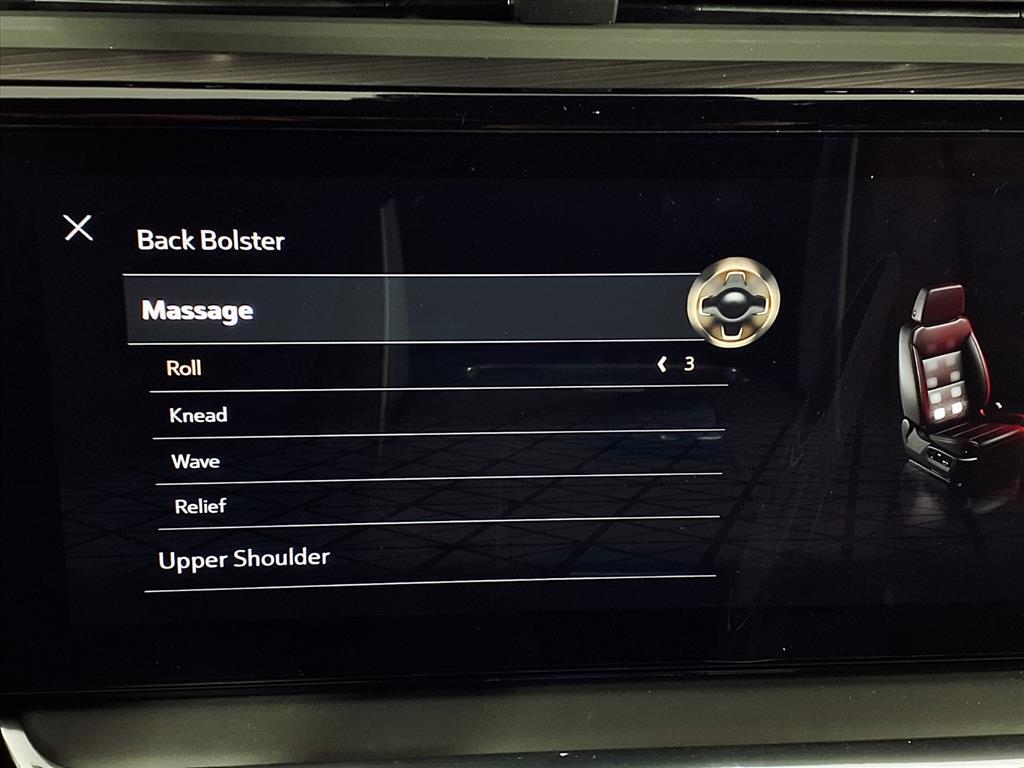This screenshot has height=768, width=1024.
Task: Open the Back Bolster option
Action: coord(211,241)
